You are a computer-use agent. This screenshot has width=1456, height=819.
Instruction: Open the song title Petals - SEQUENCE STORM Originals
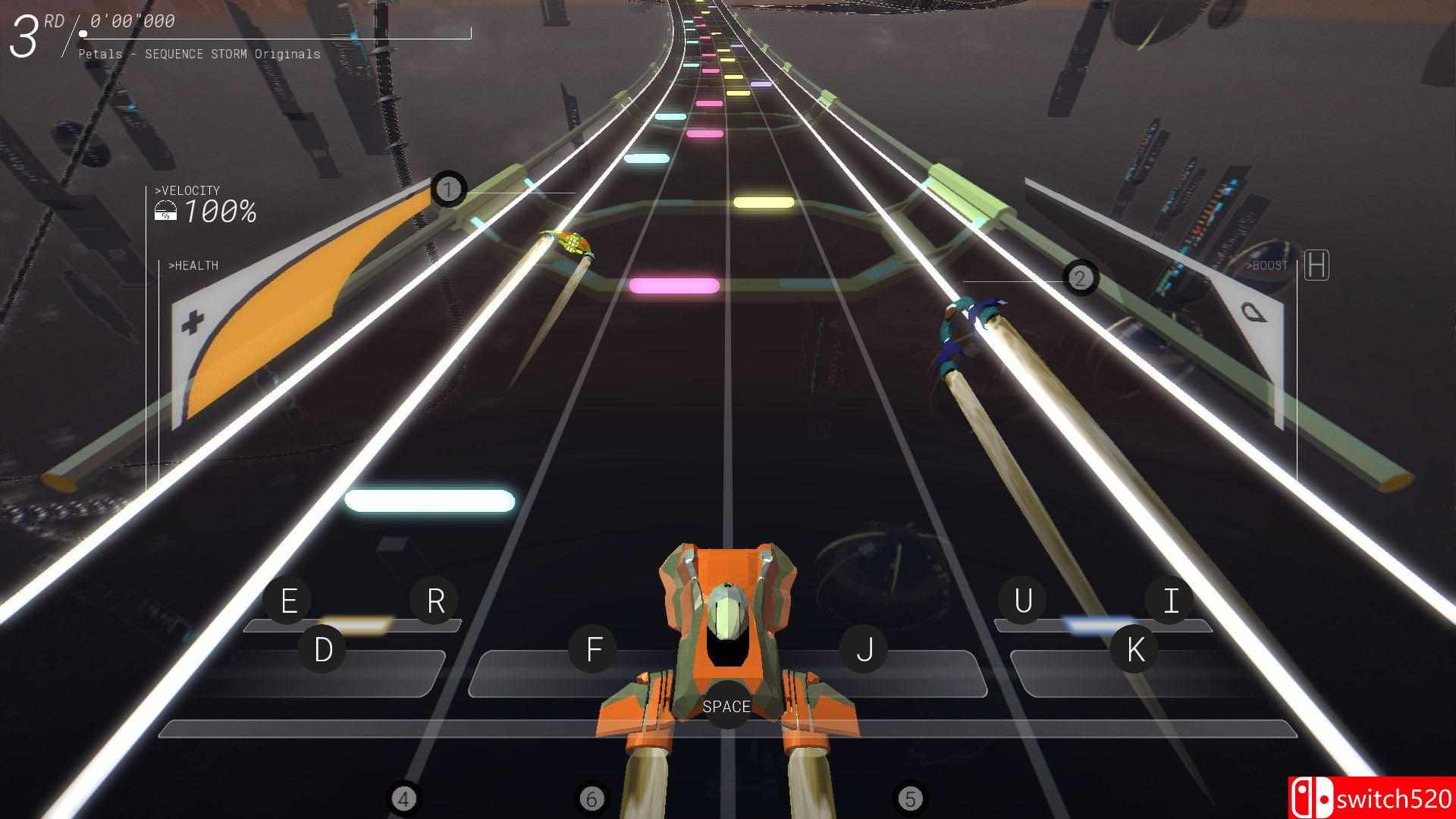click(199, 53)
